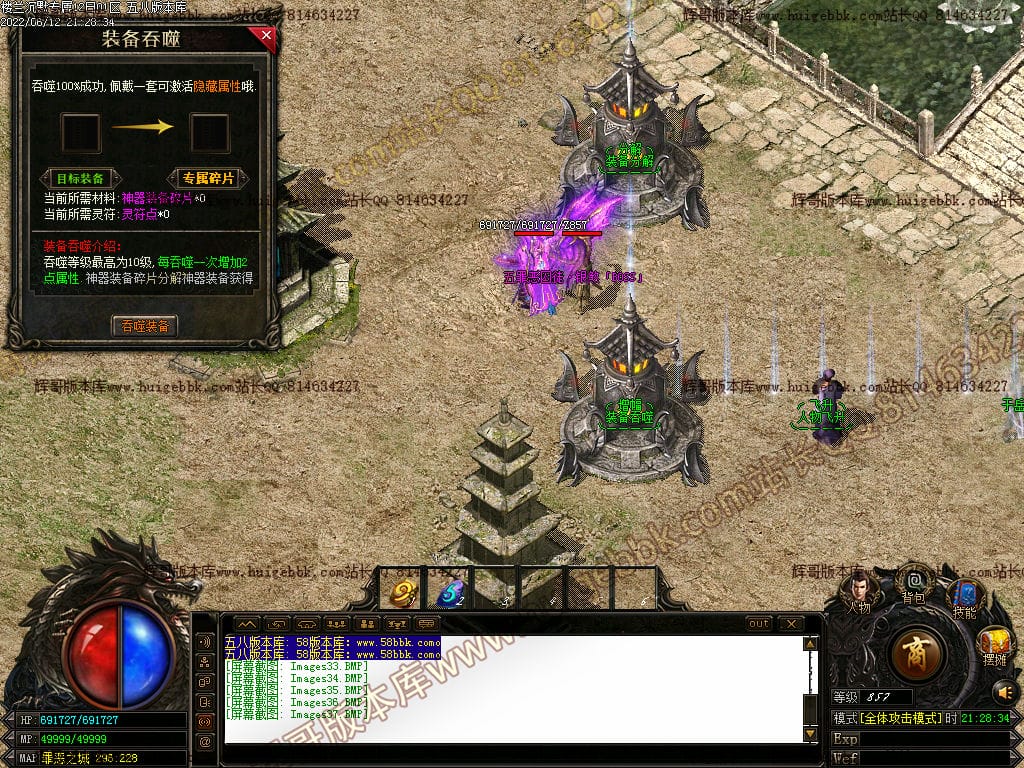Select the @ chat channel button
Image resolution: width=1024 pixels, height=768 pixels.
(x=205, y=741)
